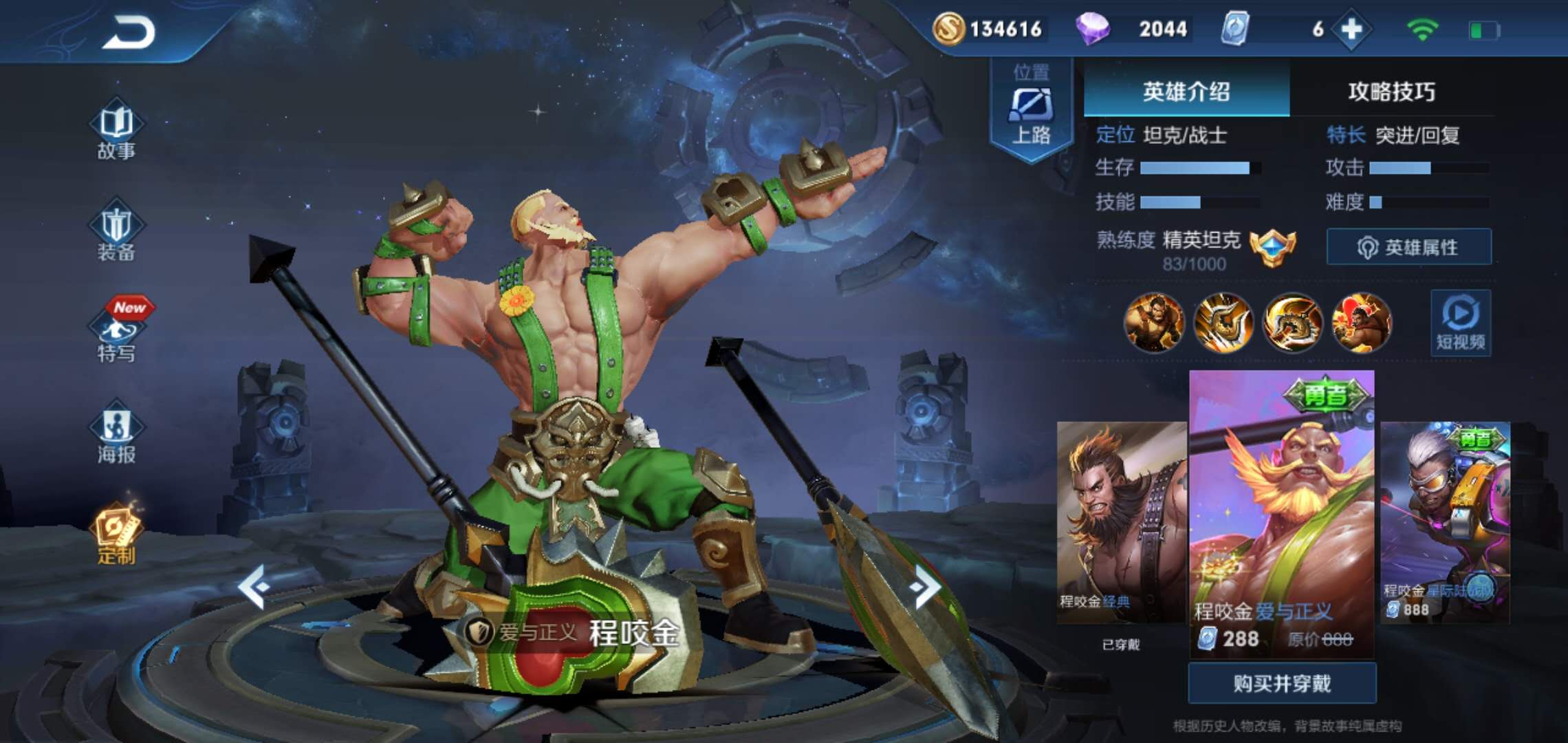Switch to the 攻略技巧 tab
The width and height of the screenshot is (1568, 743).
pos(1391,91)
